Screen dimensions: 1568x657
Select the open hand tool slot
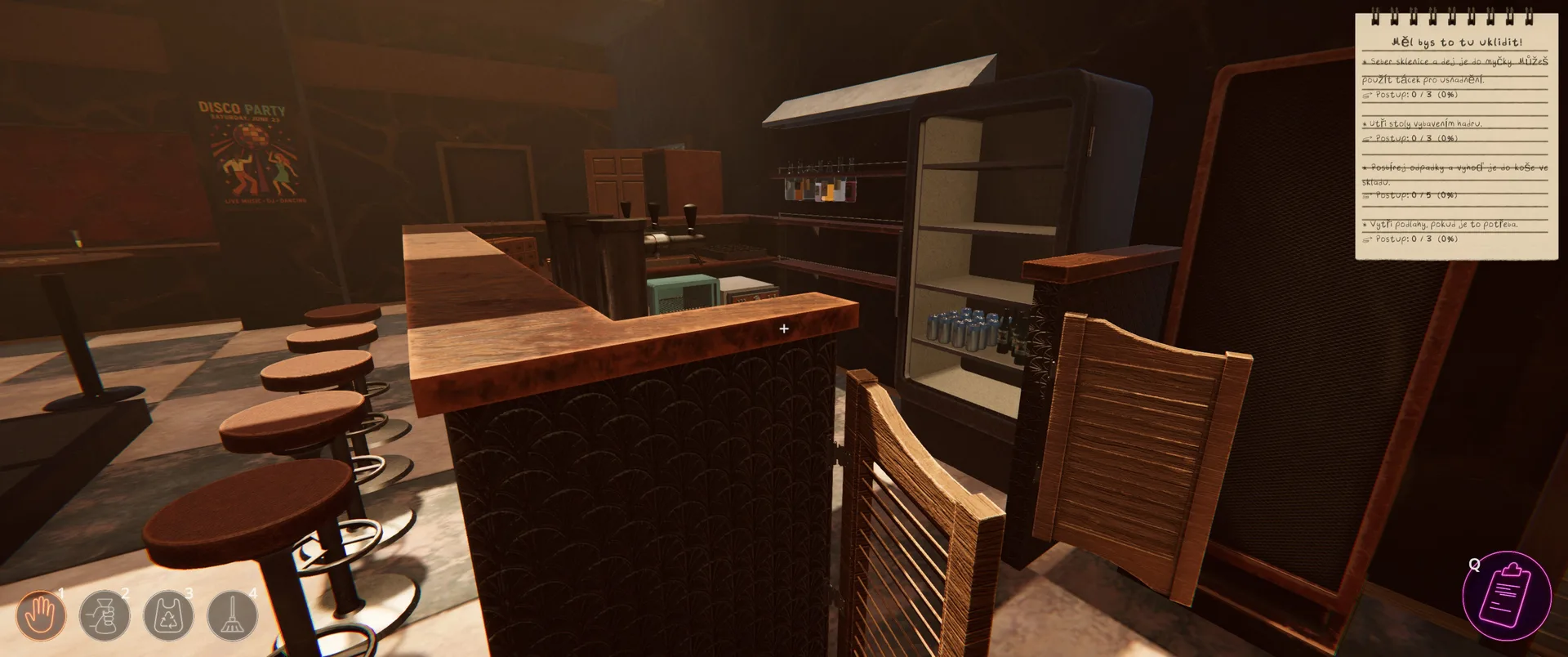click(41, 615)
